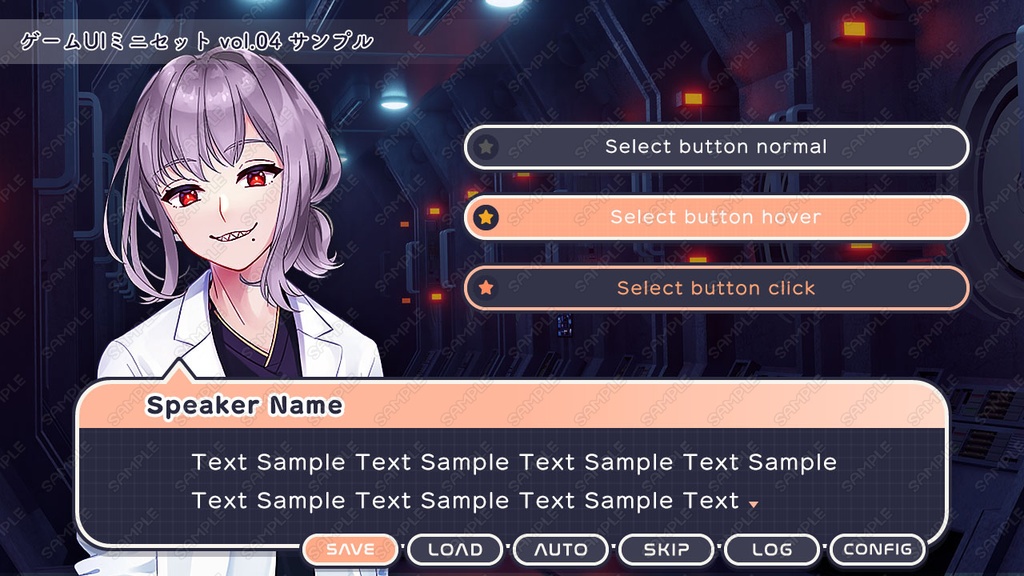Choose the "Select button hover" option
The image size is (1024, 576).
716,217
